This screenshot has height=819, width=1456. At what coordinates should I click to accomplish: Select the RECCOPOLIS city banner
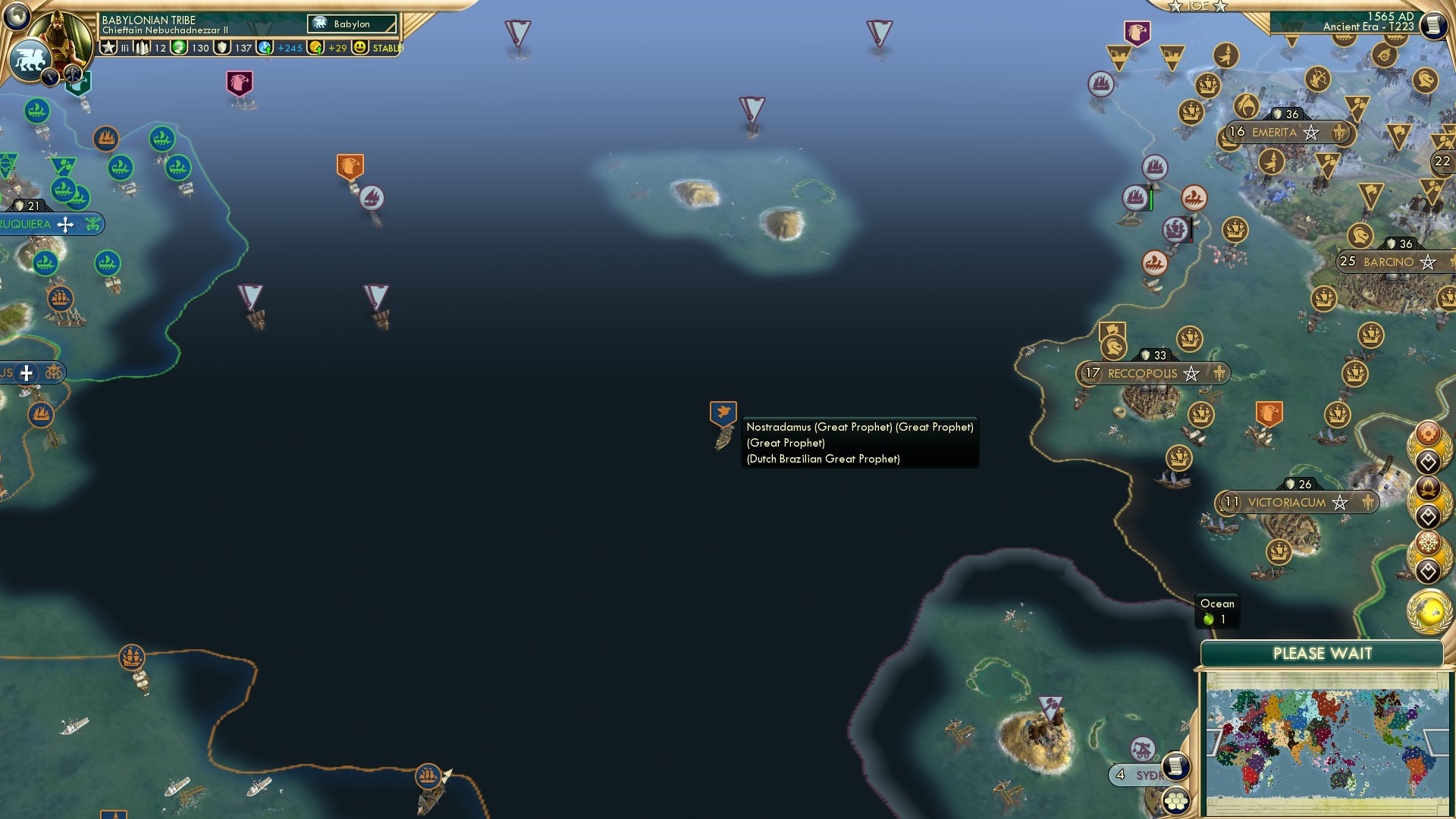click(x=1141, y=373)
